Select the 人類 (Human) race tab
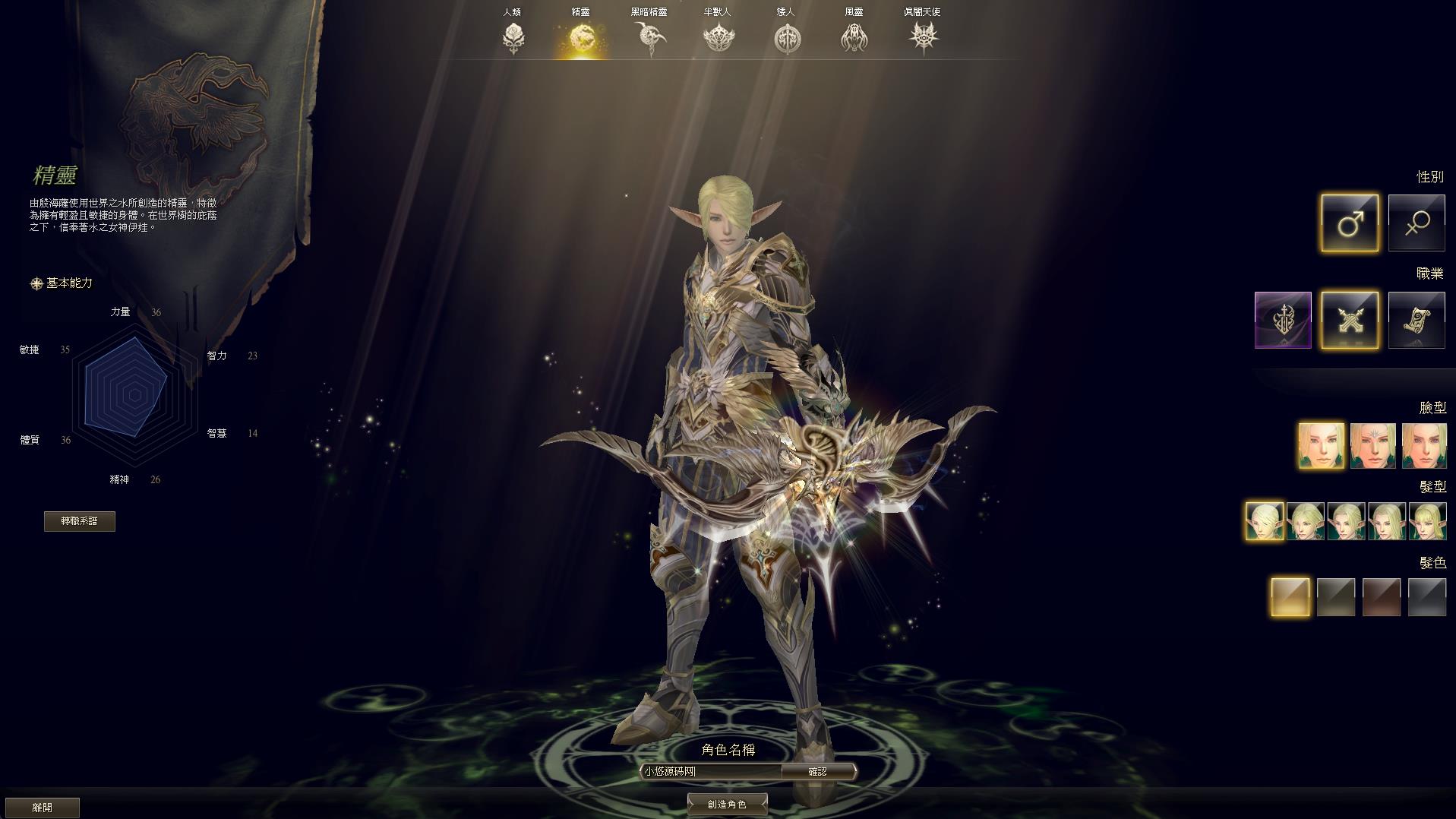This screenshot has width=1456, height=819. coord(513,36)
